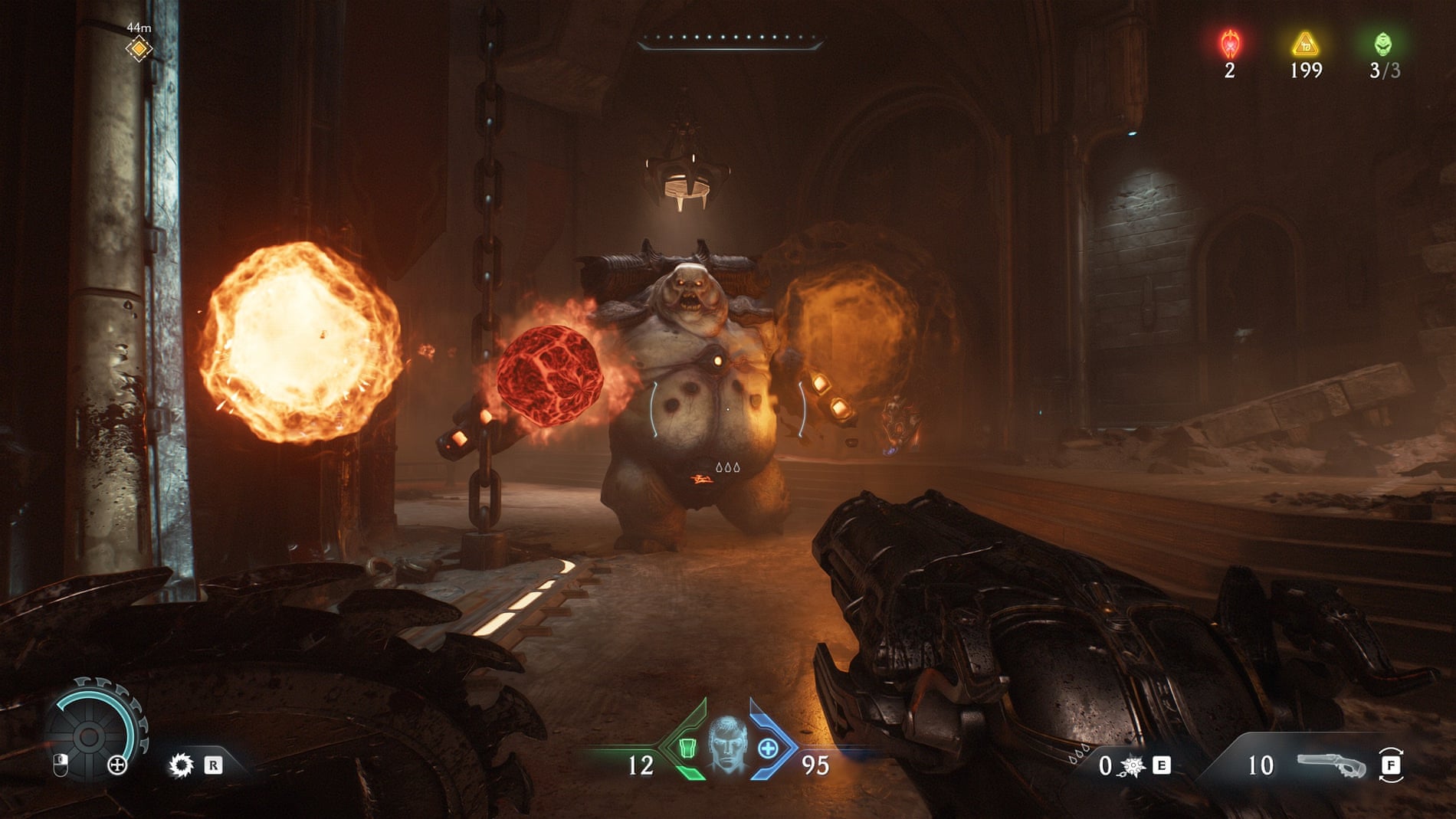Image resolution: width=1456 pixels, height=819 pixels.
Task: Click the spiked equipment icon beside ammo
Action: [1132, 765]
